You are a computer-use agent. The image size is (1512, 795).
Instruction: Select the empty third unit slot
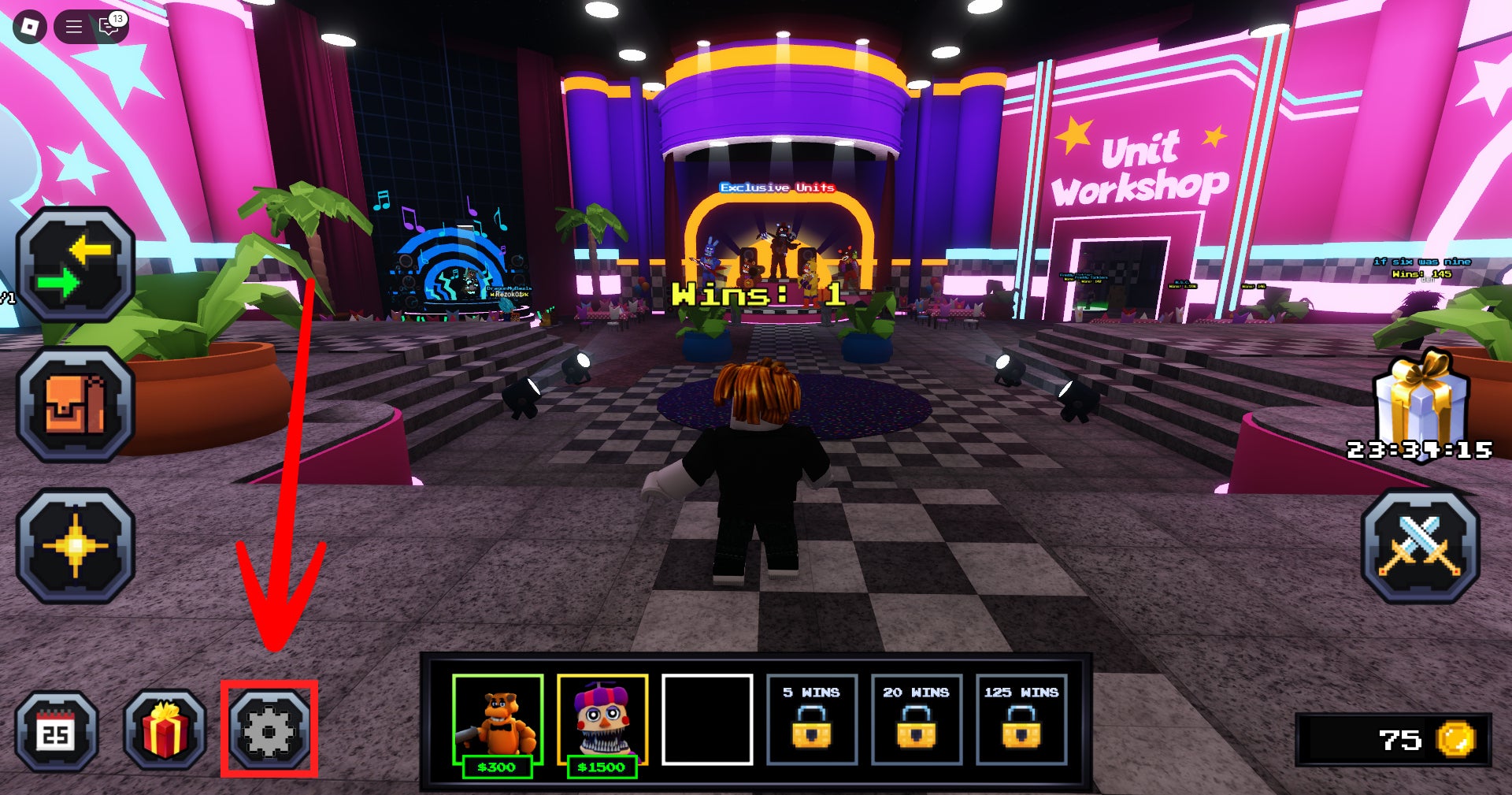[707, 719]
